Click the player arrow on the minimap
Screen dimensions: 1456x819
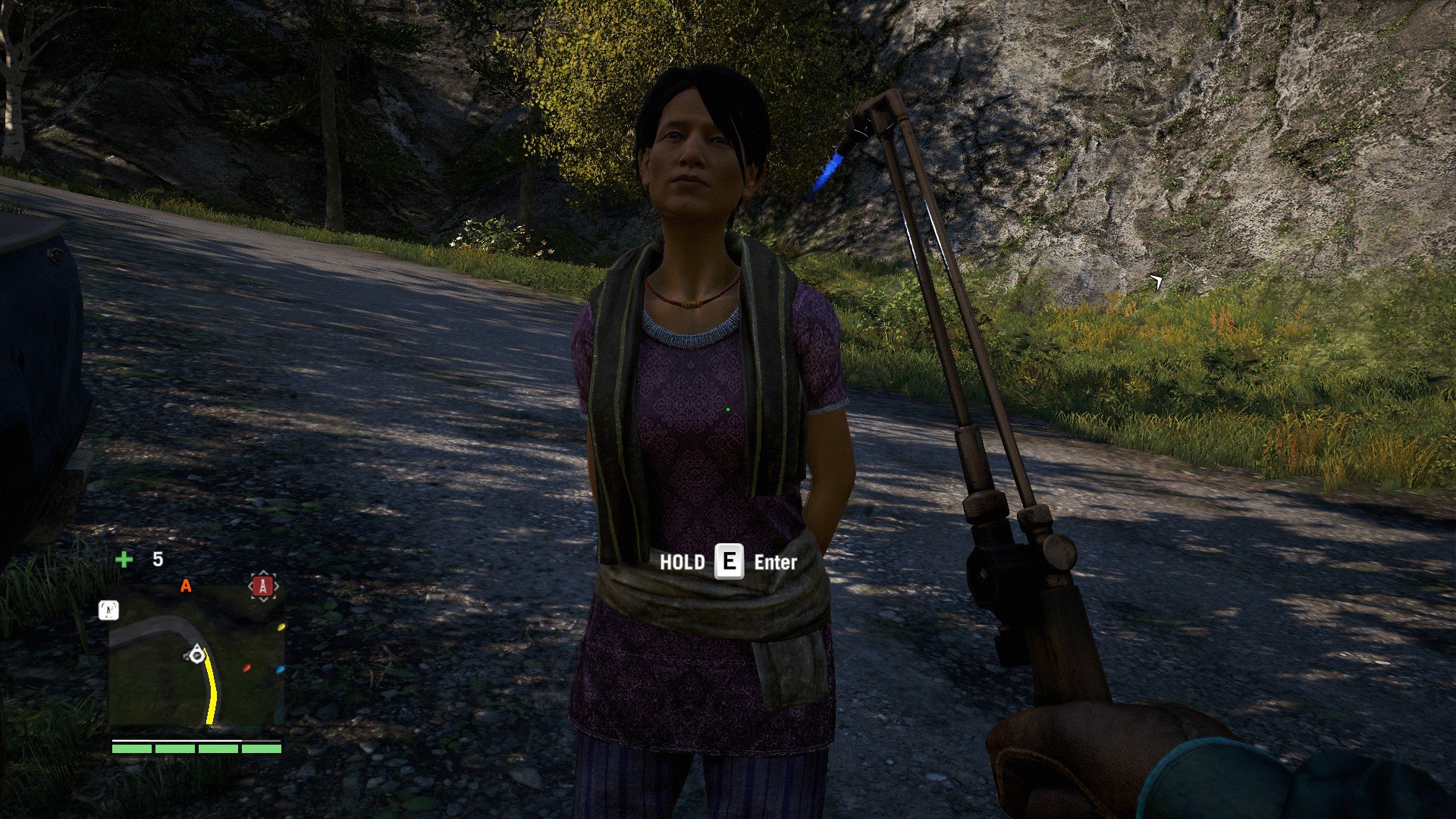(197, 653)
